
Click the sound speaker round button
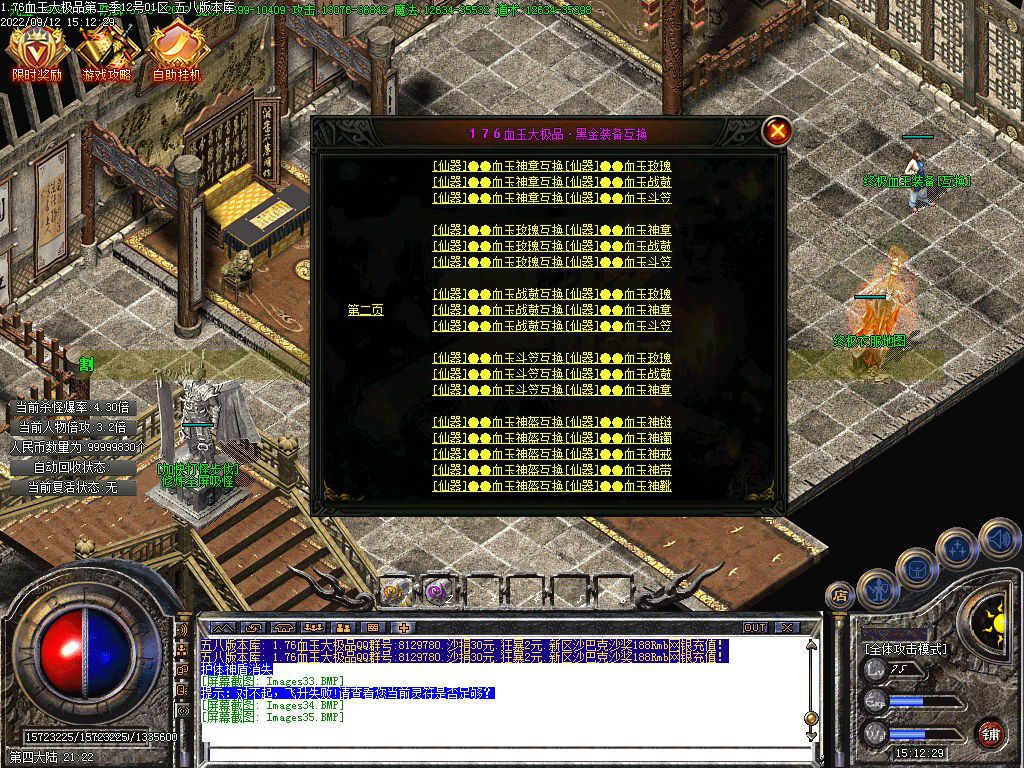pos(998,539)
